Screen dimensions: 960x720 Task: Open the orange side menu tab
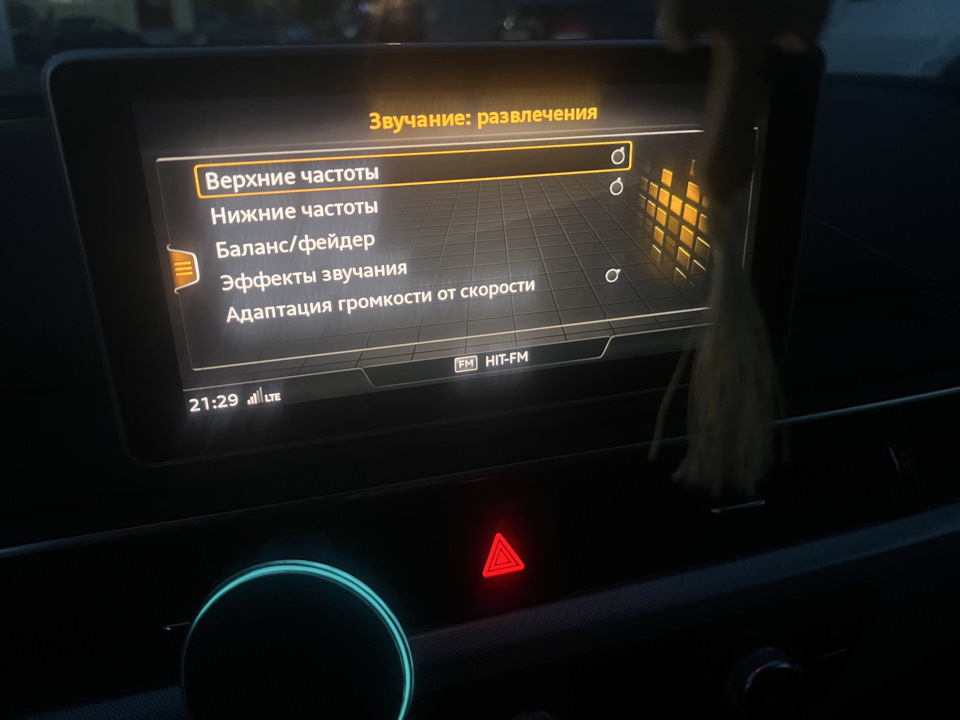183,268
